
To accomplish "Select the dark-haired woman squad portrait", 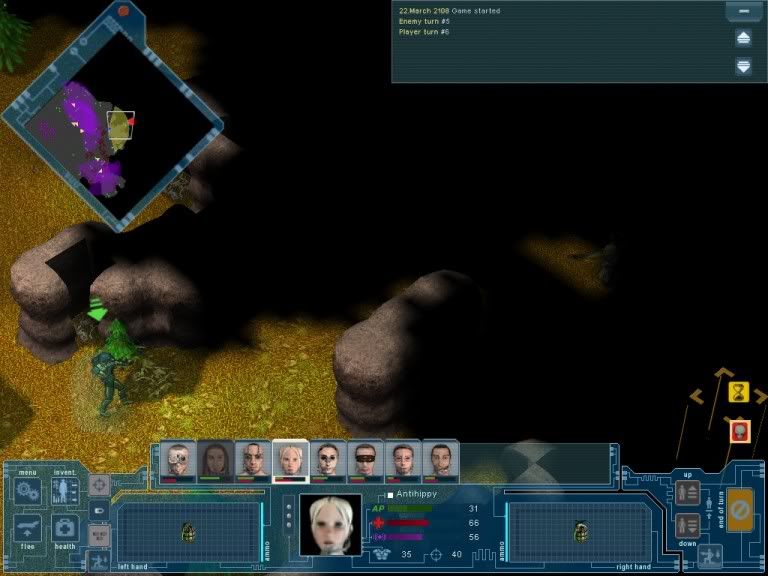I will [x=216, y=460].
